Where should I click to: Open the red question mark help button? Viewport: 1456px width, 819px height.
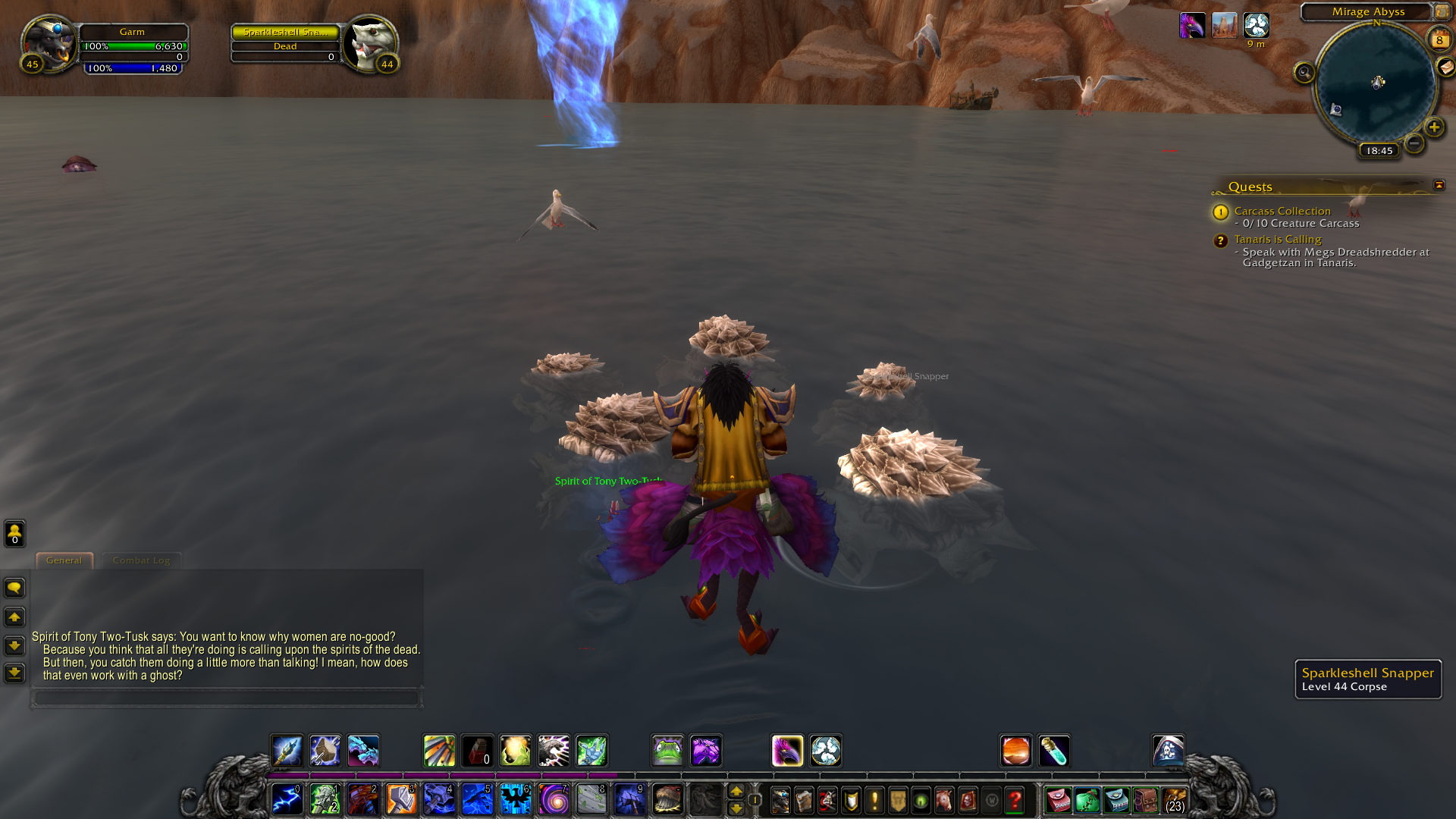pyautogui.click(x=1015, y=800)
